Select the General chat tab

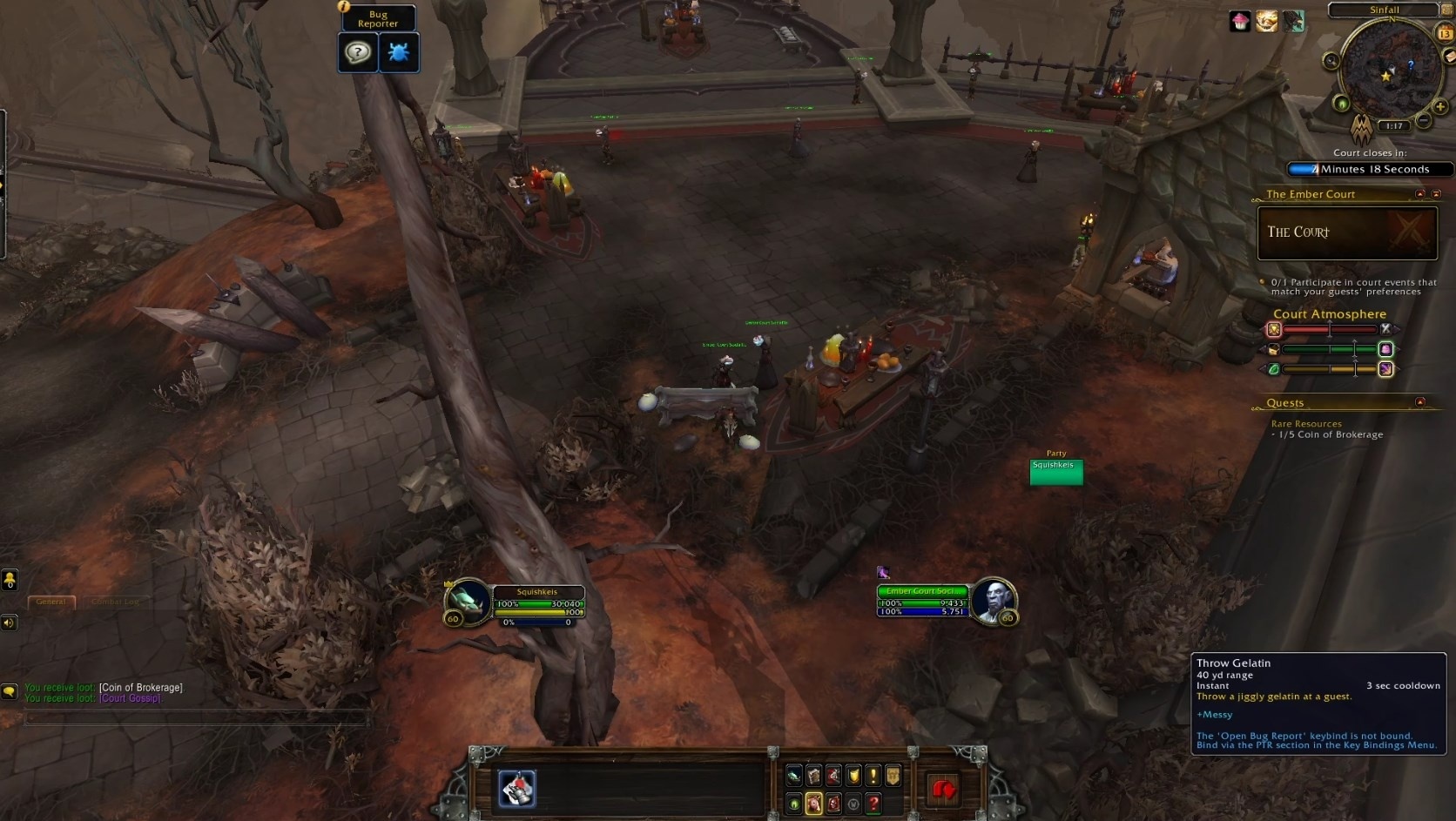coord(51,601)
